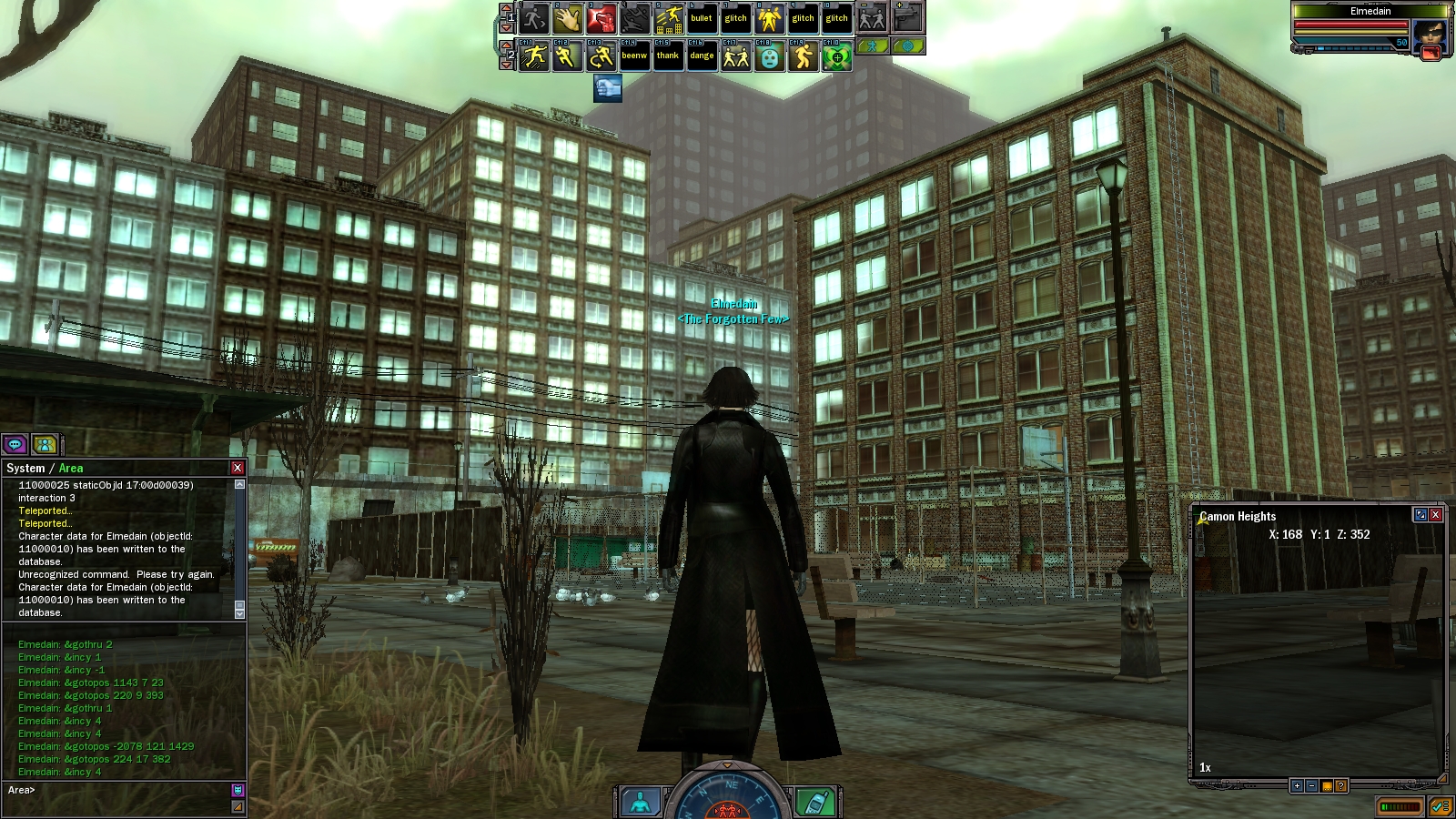
Task: Zoom in the map with the plus button
Action: pos(1297,785)
